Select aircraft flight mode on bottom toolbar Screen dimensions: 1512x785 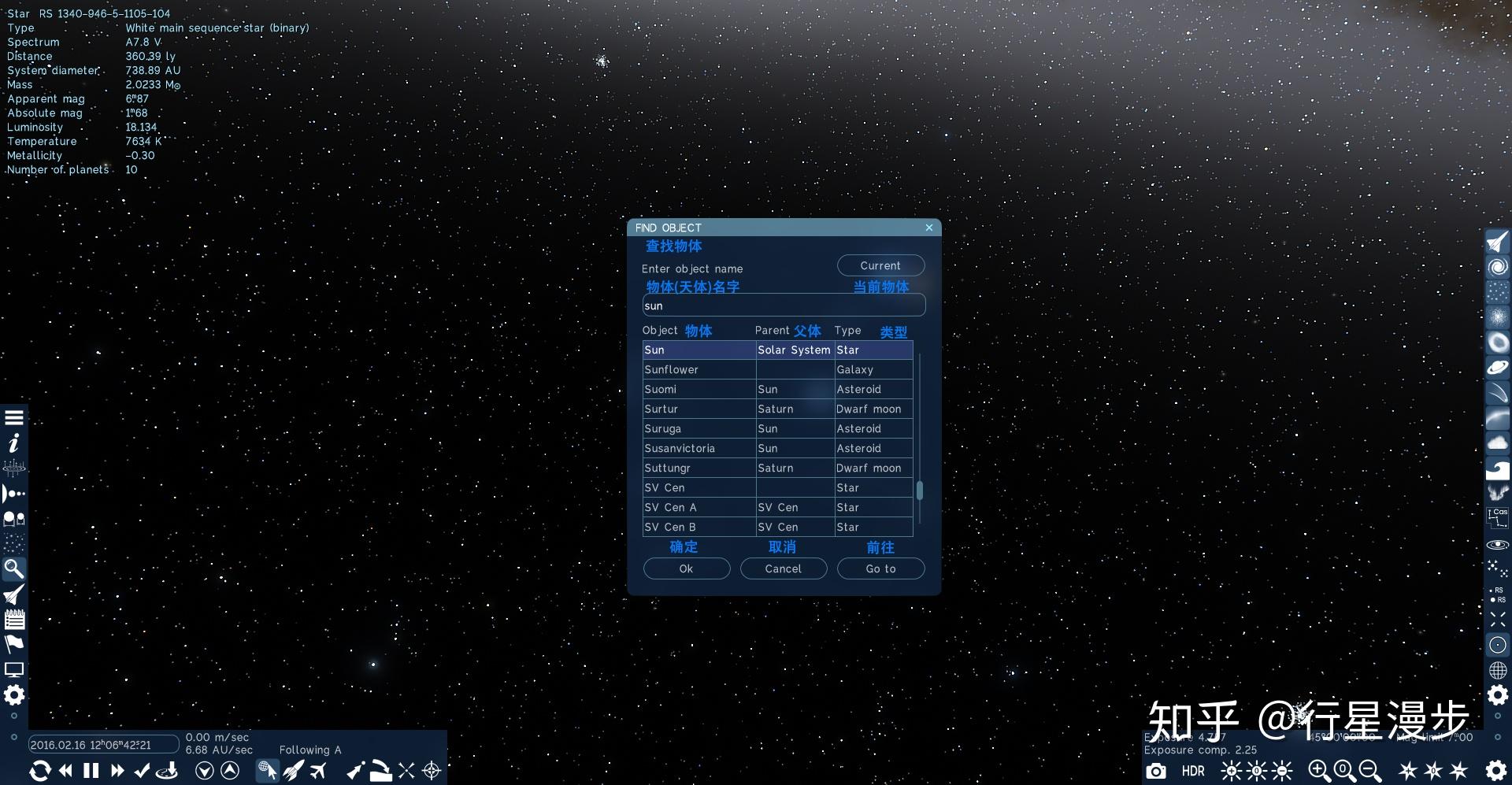[x=319, y=771]
